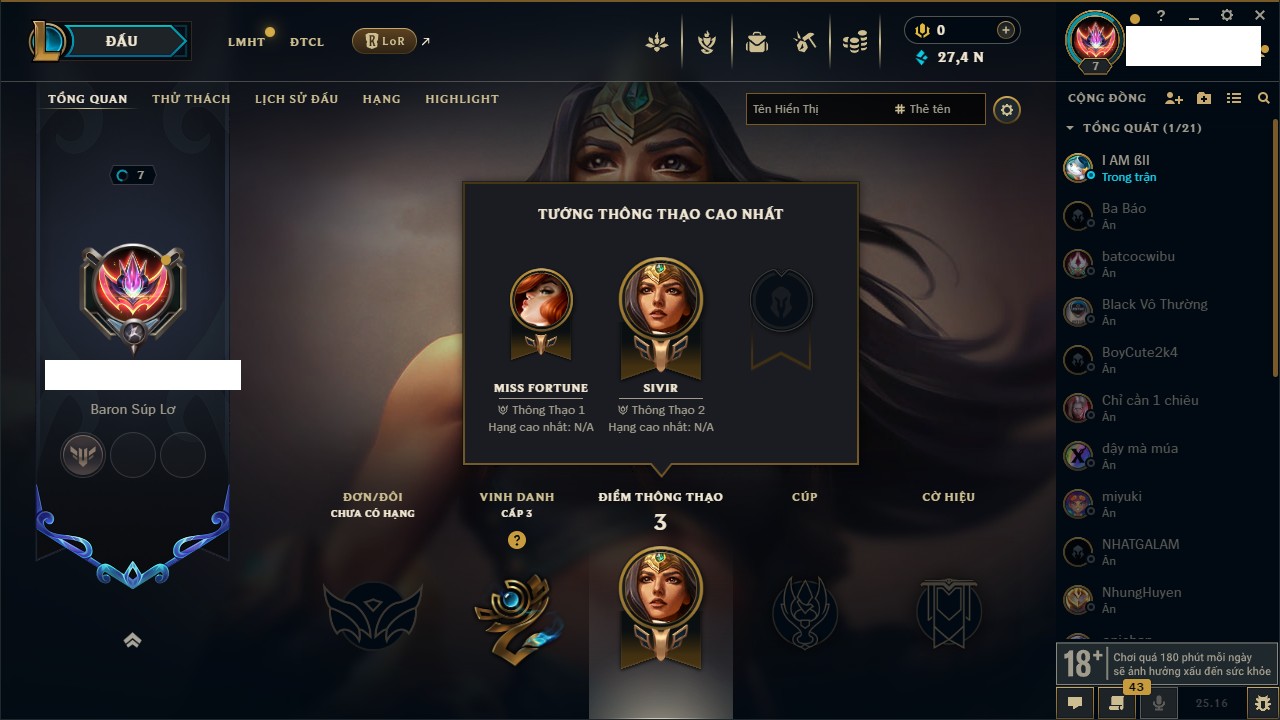The width and height of the screenshot is (1280, 720).
Task: Close the League client window
Action: [x=1260, y=16]
